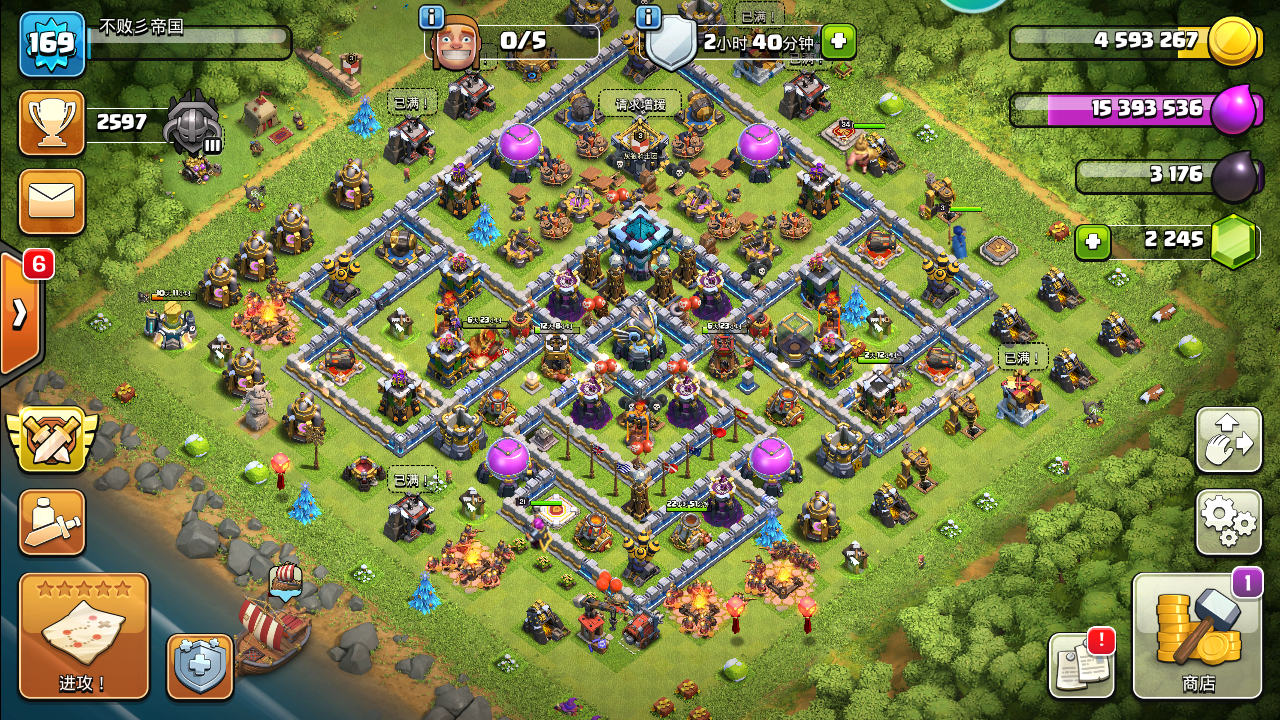The height and width of the screenshot is (720, 1280).
Task: Open the attack map button
Action: point(84,635)
